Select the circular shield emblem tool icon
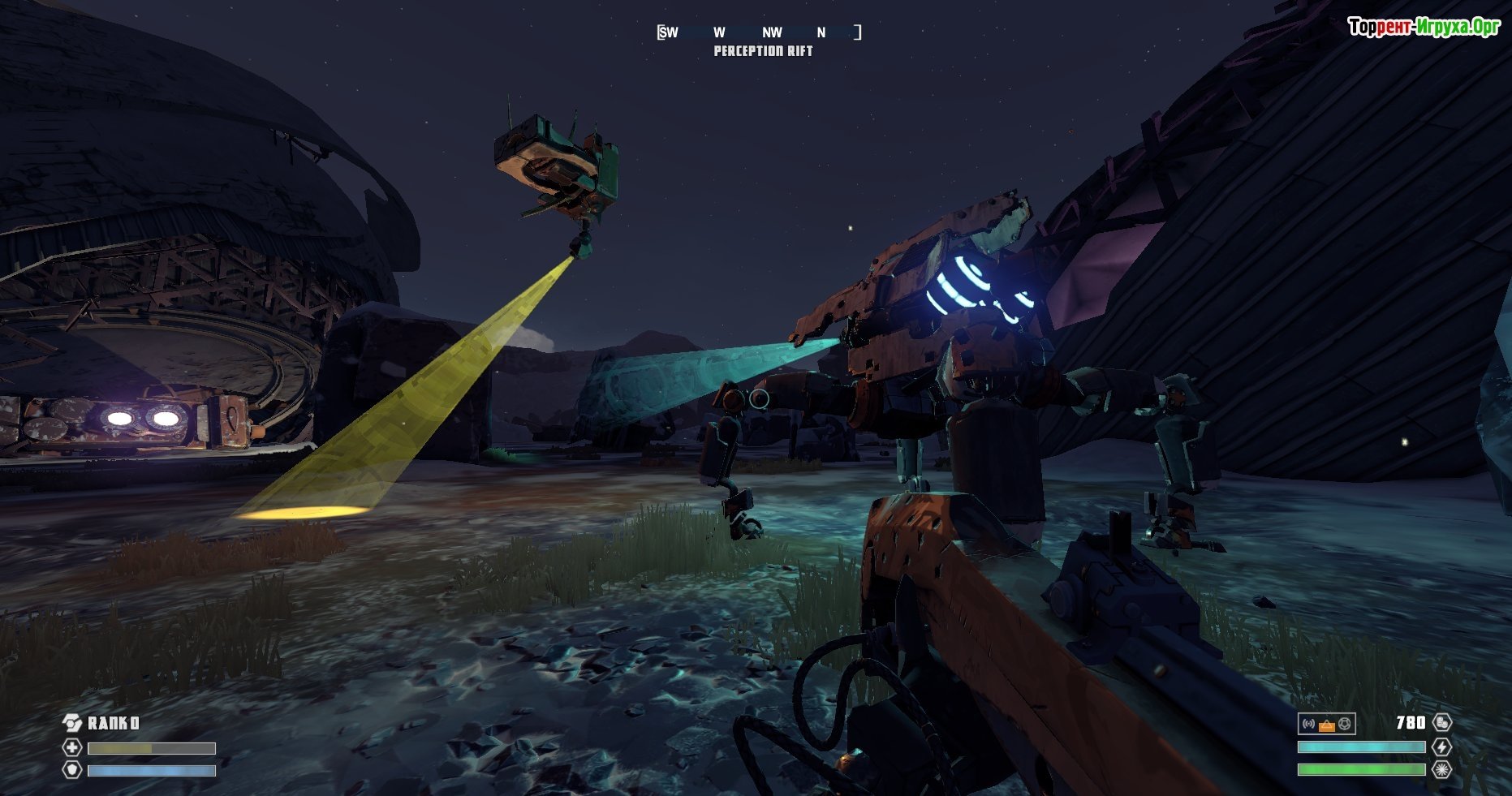 (x=1345, y=724)
